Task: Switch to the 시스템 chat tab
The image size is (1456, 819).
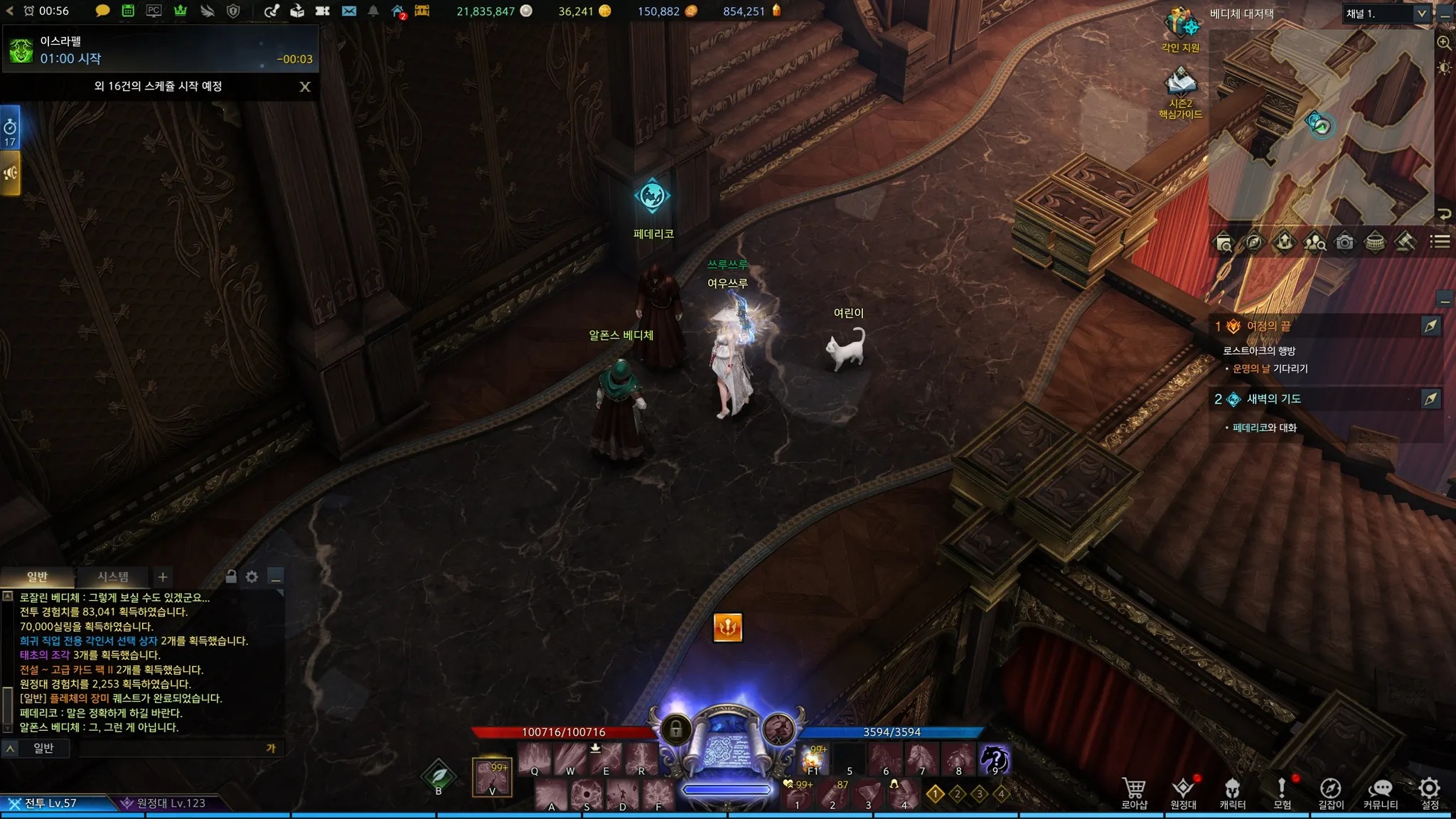Action: click(x=113, y=577)
